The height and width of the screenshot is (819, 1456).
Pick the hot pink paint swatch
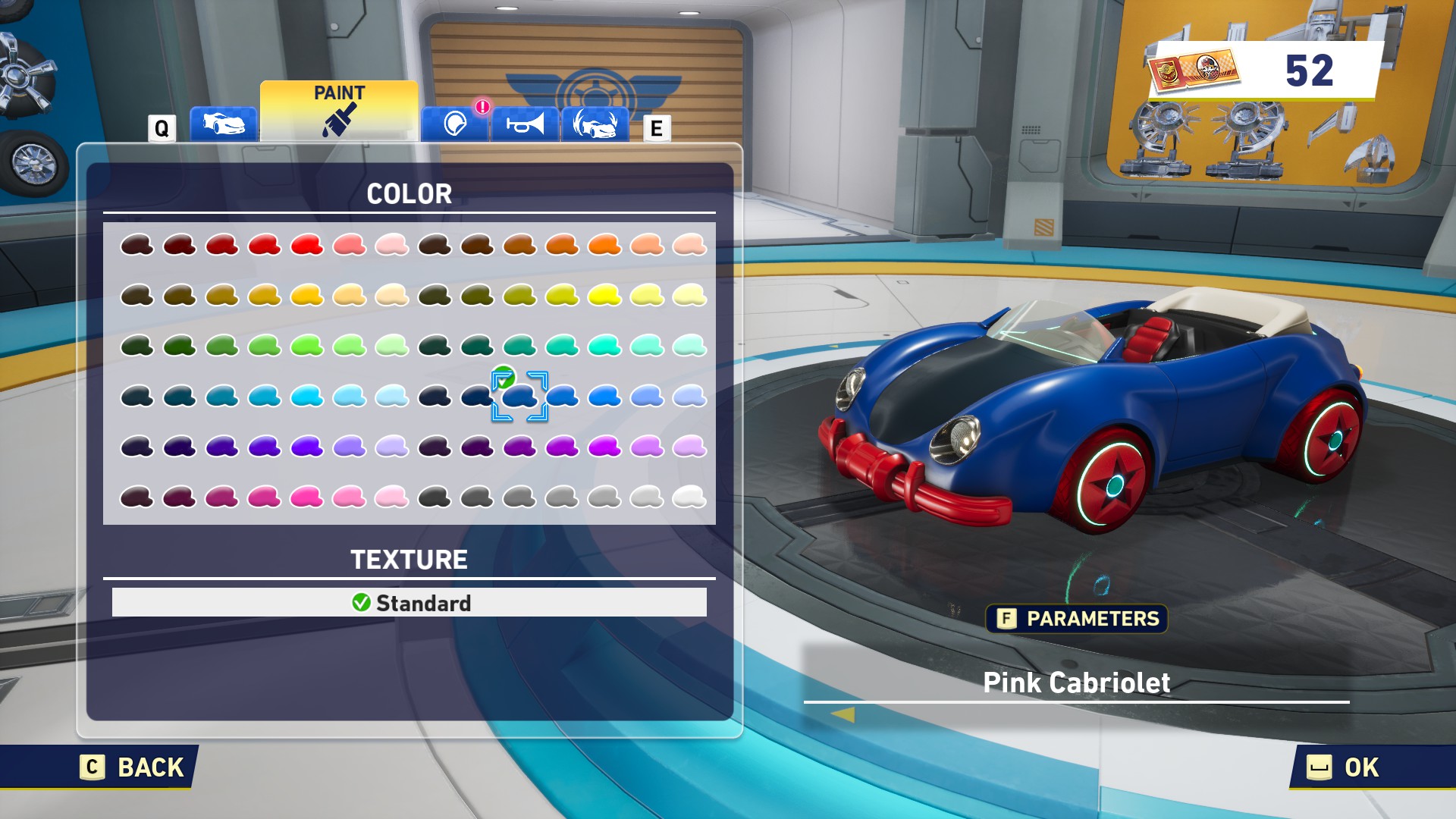[x=307, y=497]
